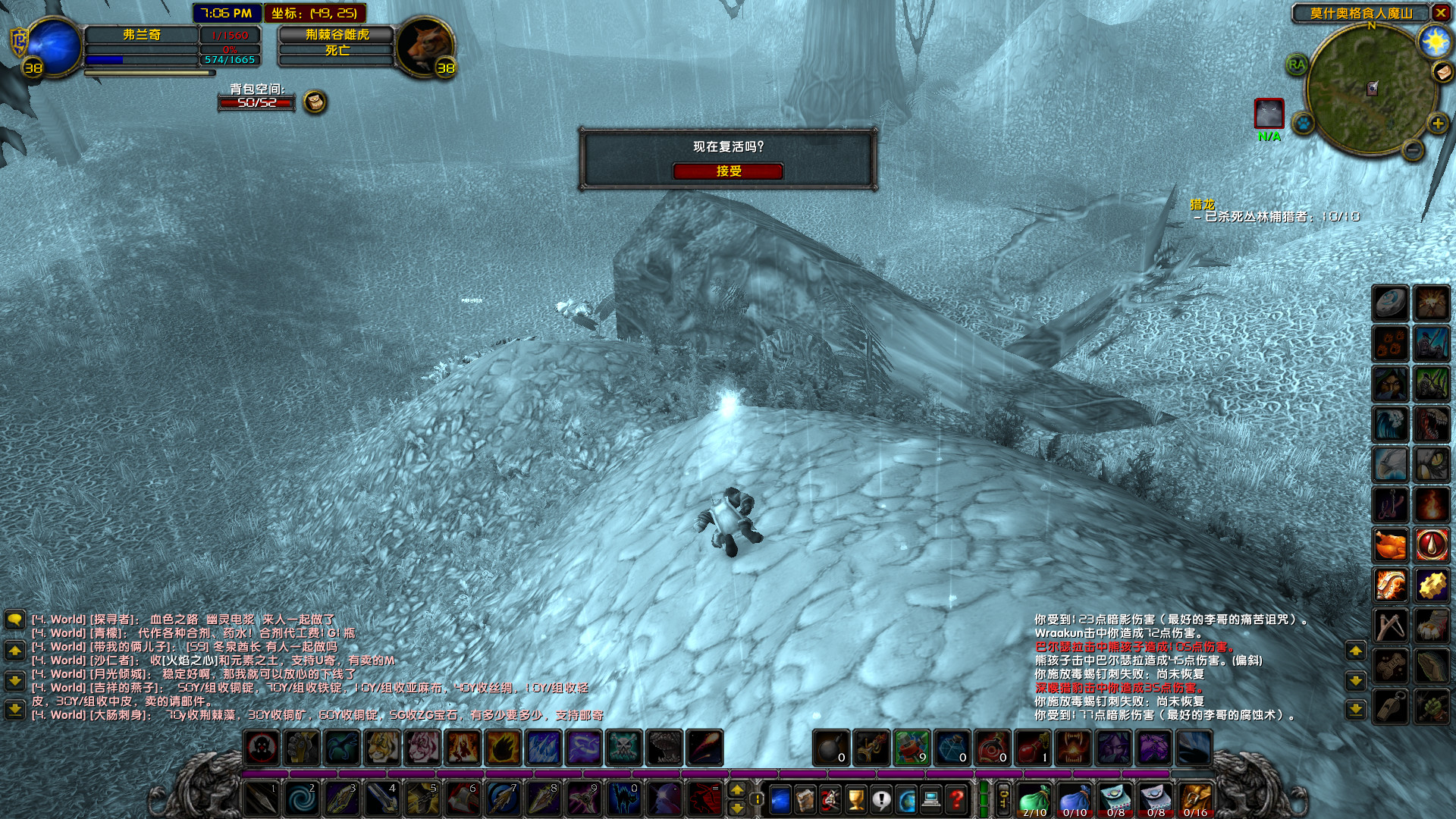Click the green bag showing 2/10 slots
The height and width of the screenshot is (819, 1456).
pyautogui.click(x=1034, y=799)
